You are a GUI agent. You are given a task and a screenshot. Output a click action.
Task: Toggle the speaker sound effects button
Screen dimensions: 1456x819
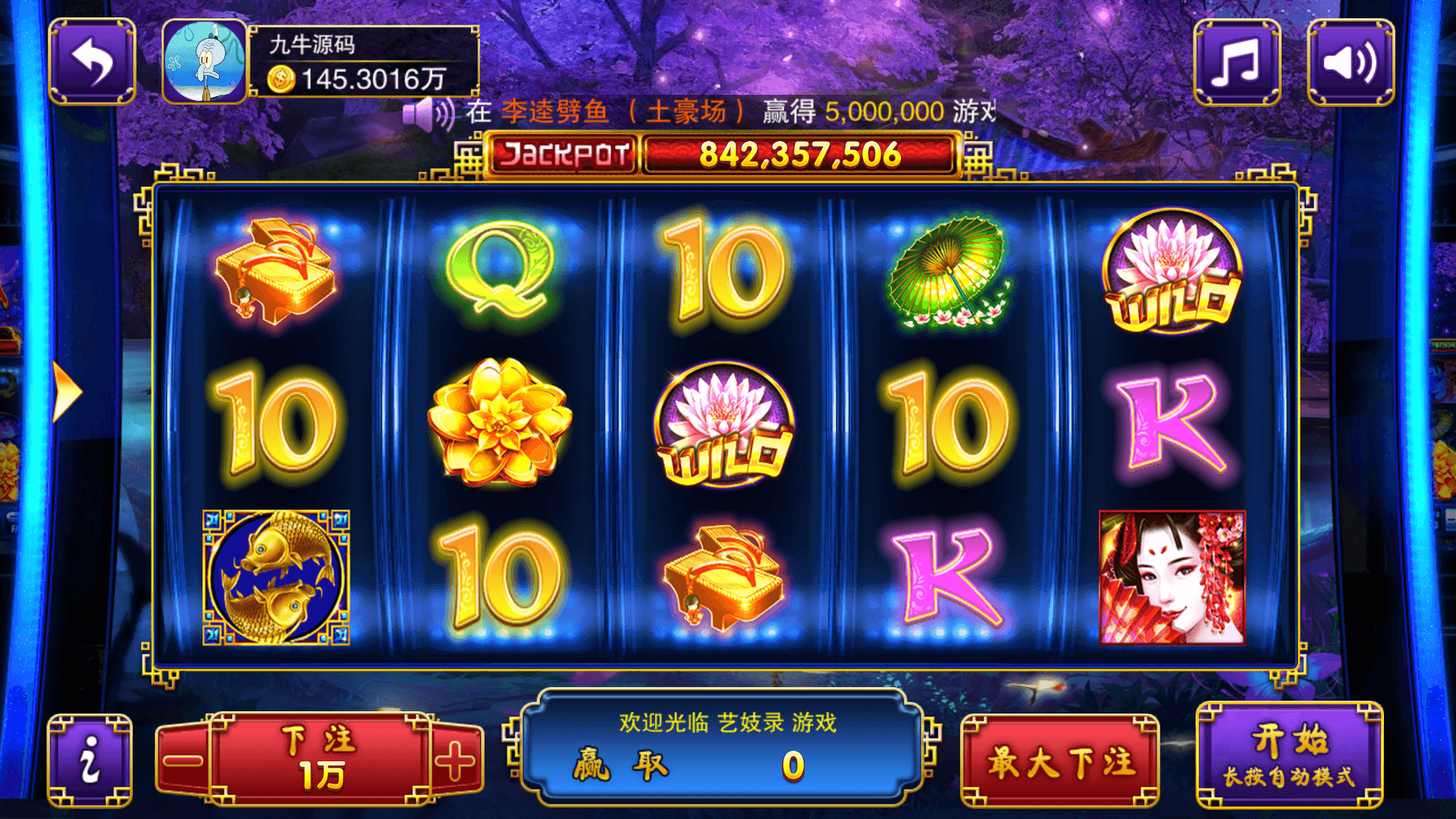point(1351,62)
